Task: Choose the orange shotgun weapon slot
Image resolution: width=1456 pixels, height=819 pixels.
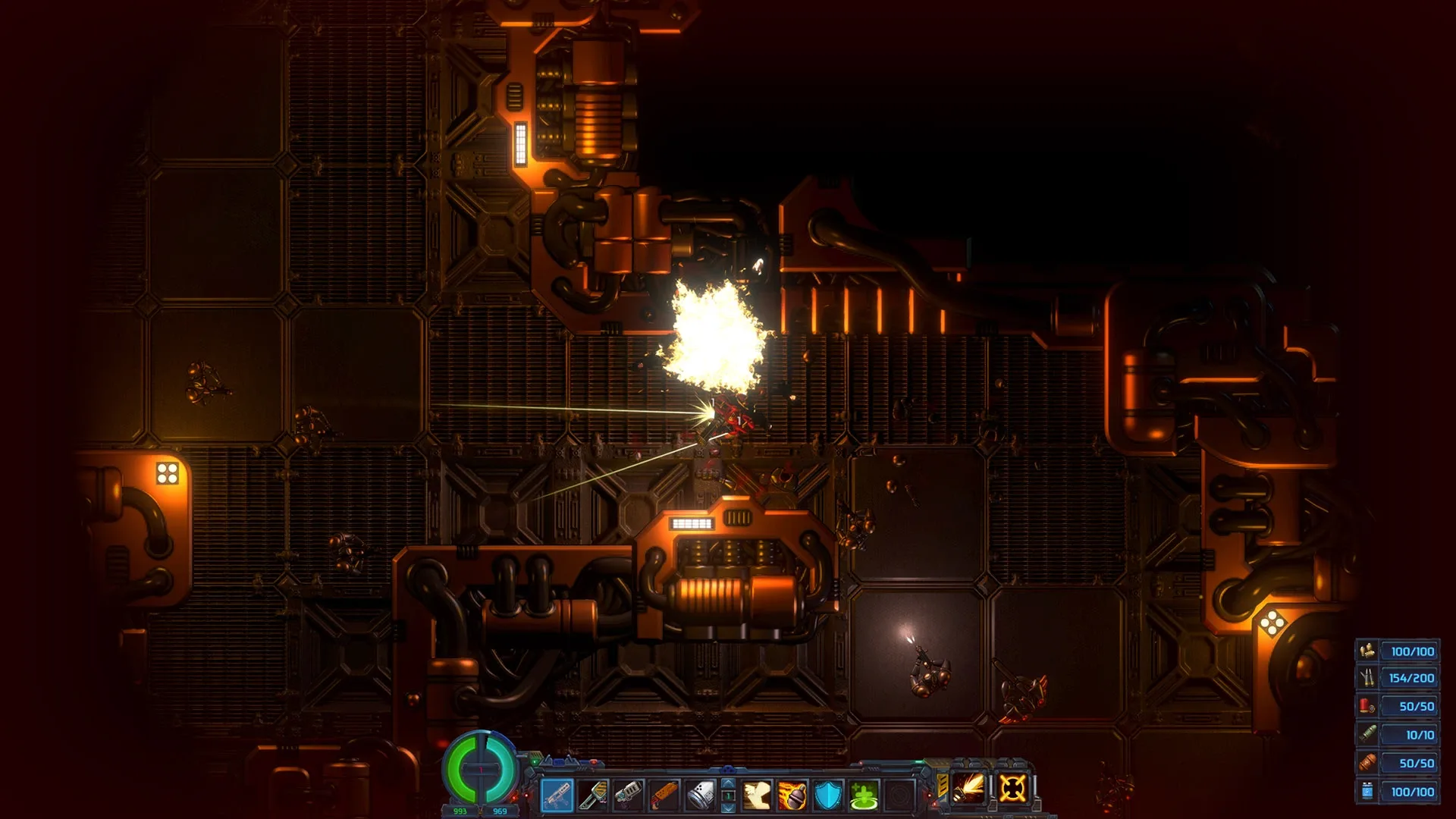Action: [664, 795]
